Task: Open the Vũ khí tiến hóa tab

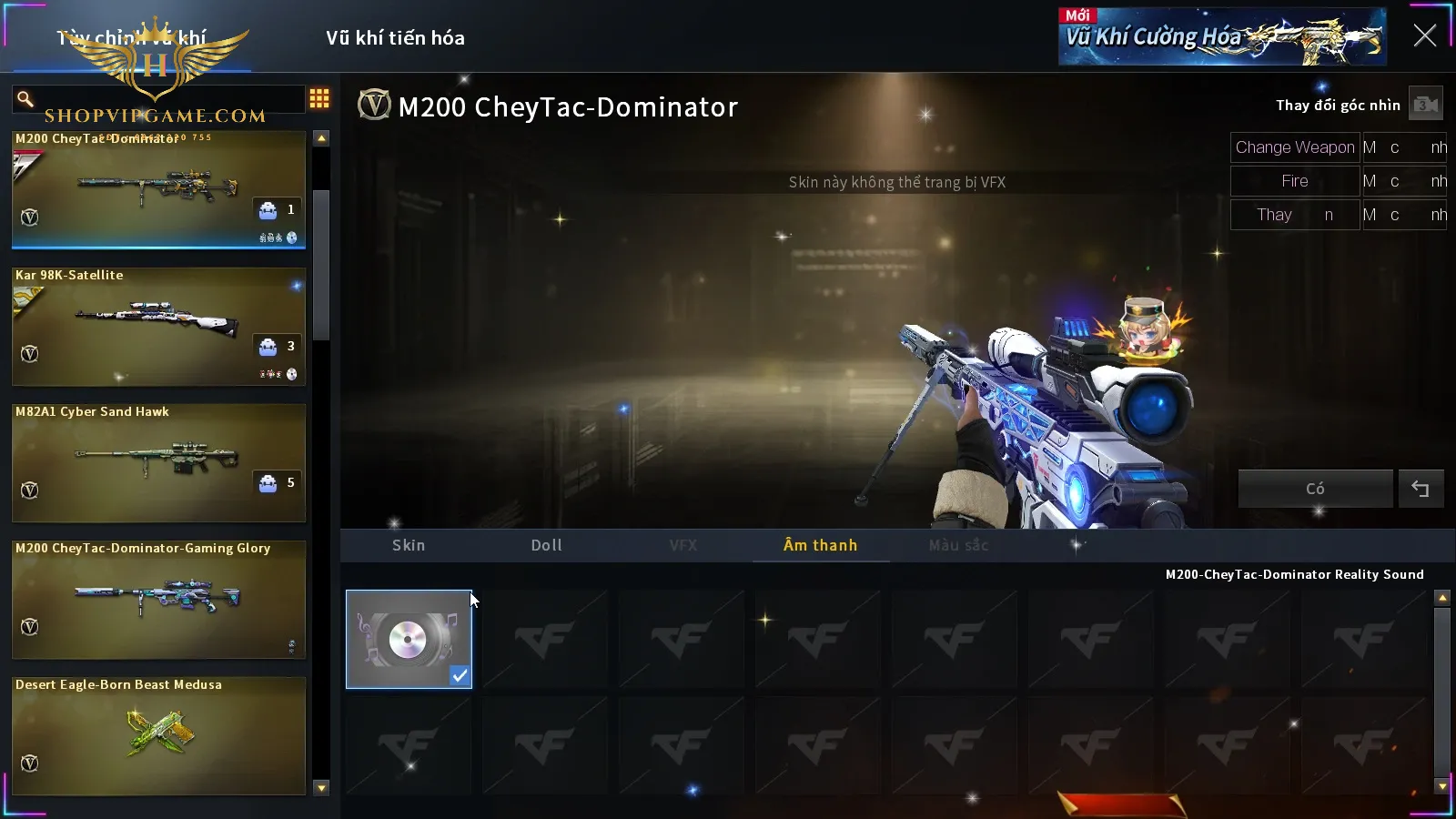Action: pyautogui.click(x=395, y=38)
